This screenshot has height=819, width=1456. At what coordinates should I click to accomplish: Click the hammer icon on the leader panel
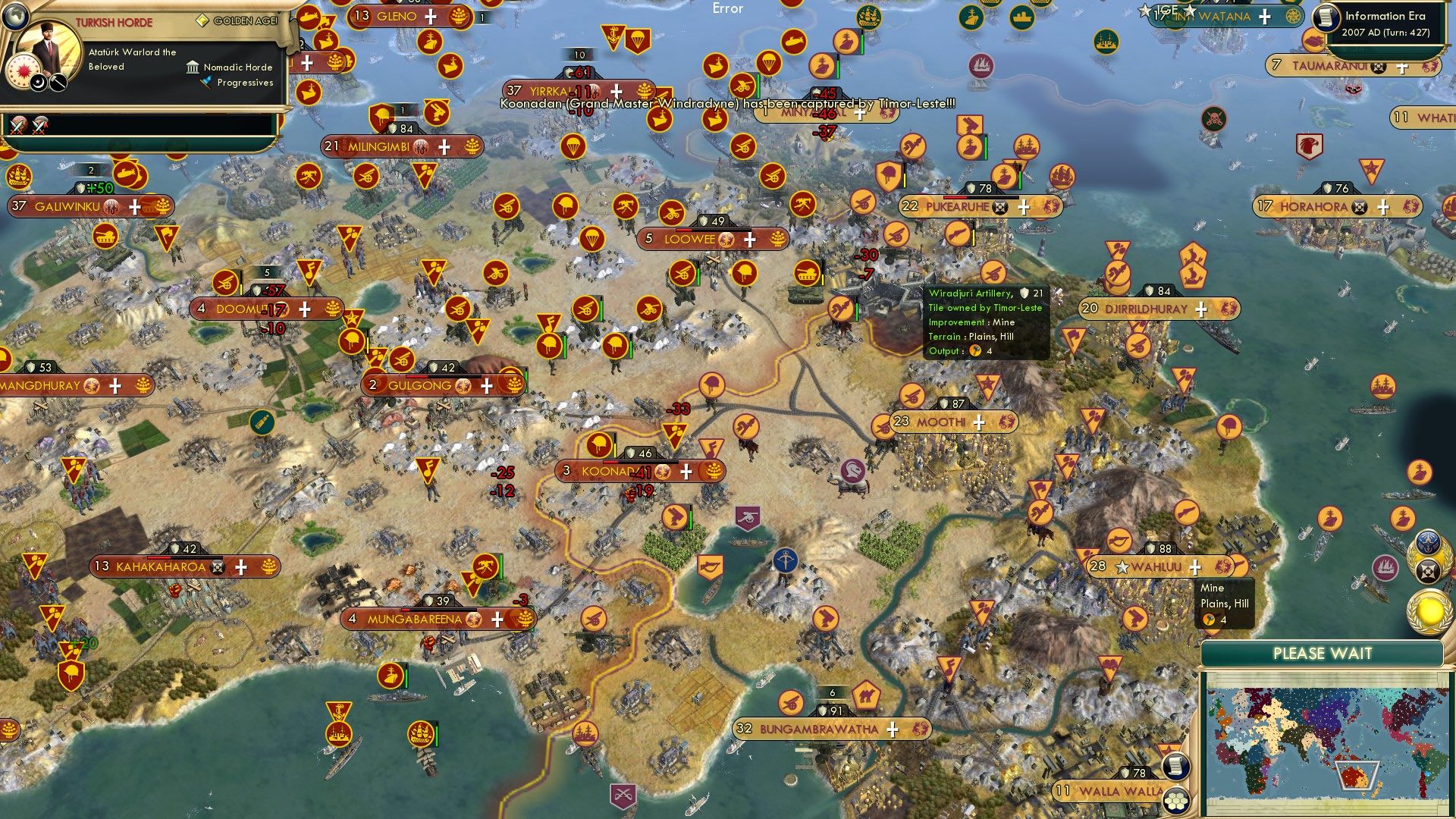pyautogui.click(x=58, y=83)
